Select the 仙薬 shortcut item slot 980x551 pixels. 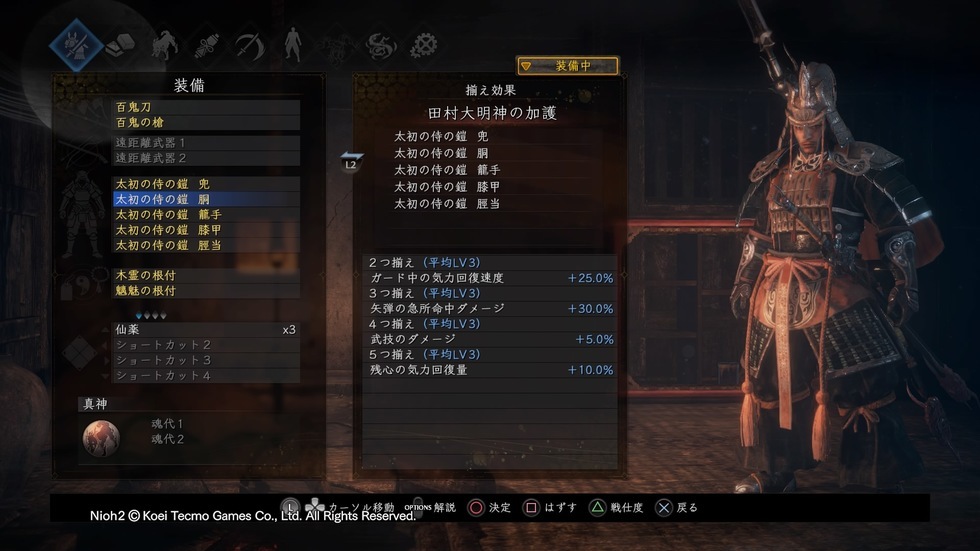coord(206,329)
